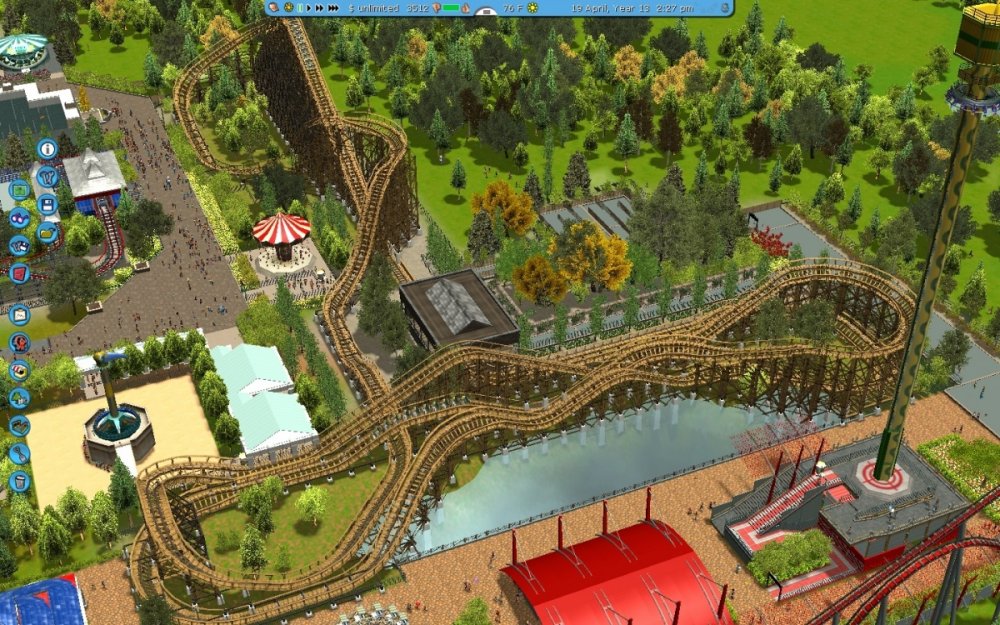This screenshot has height=625, width=1000.
Task: Open the park information 'i' button
Action: click(46, 149)
